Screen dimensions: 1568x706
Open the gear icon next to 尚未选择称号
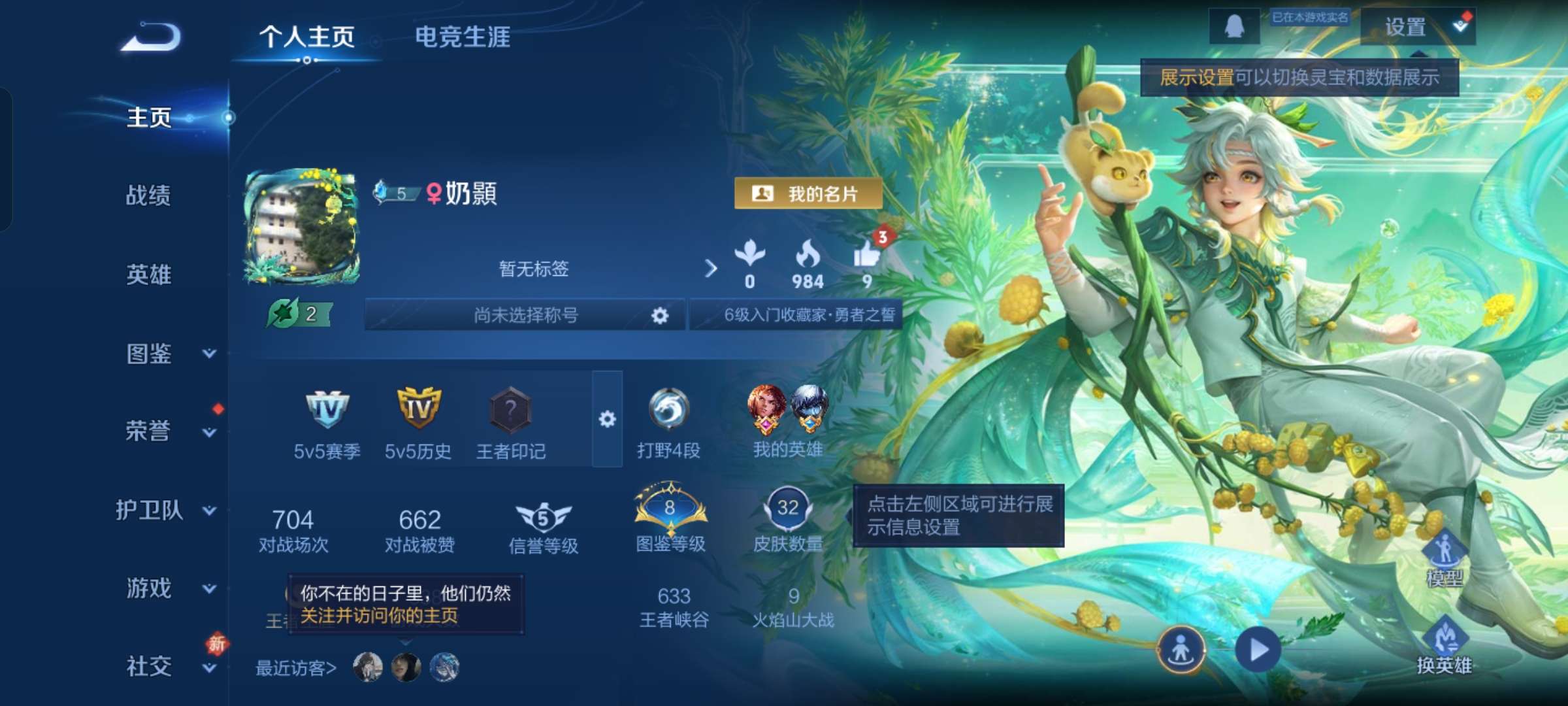pos(660,316)
